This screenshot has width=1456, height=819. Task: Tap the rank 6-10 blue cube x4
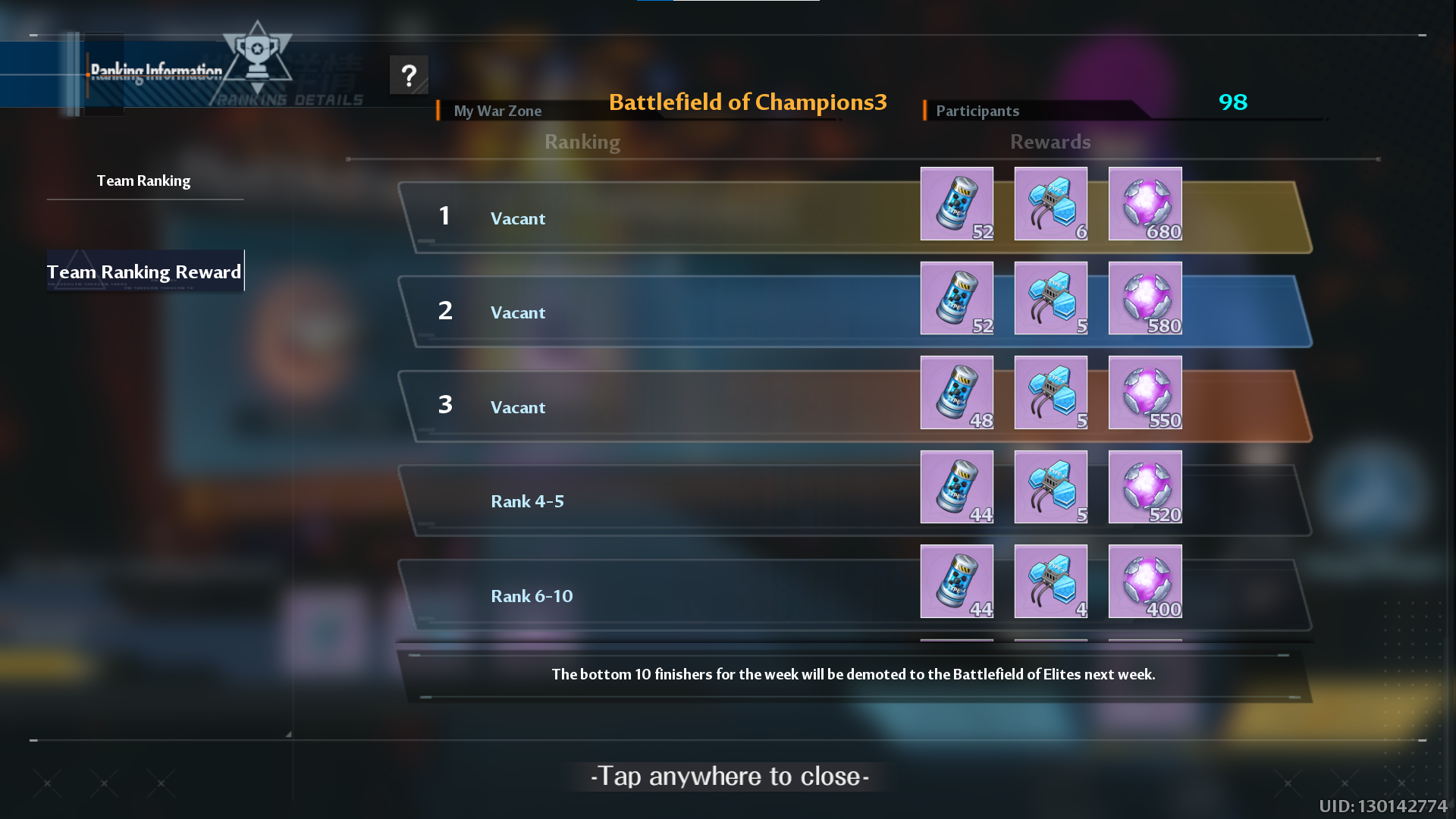(1050, 582)
